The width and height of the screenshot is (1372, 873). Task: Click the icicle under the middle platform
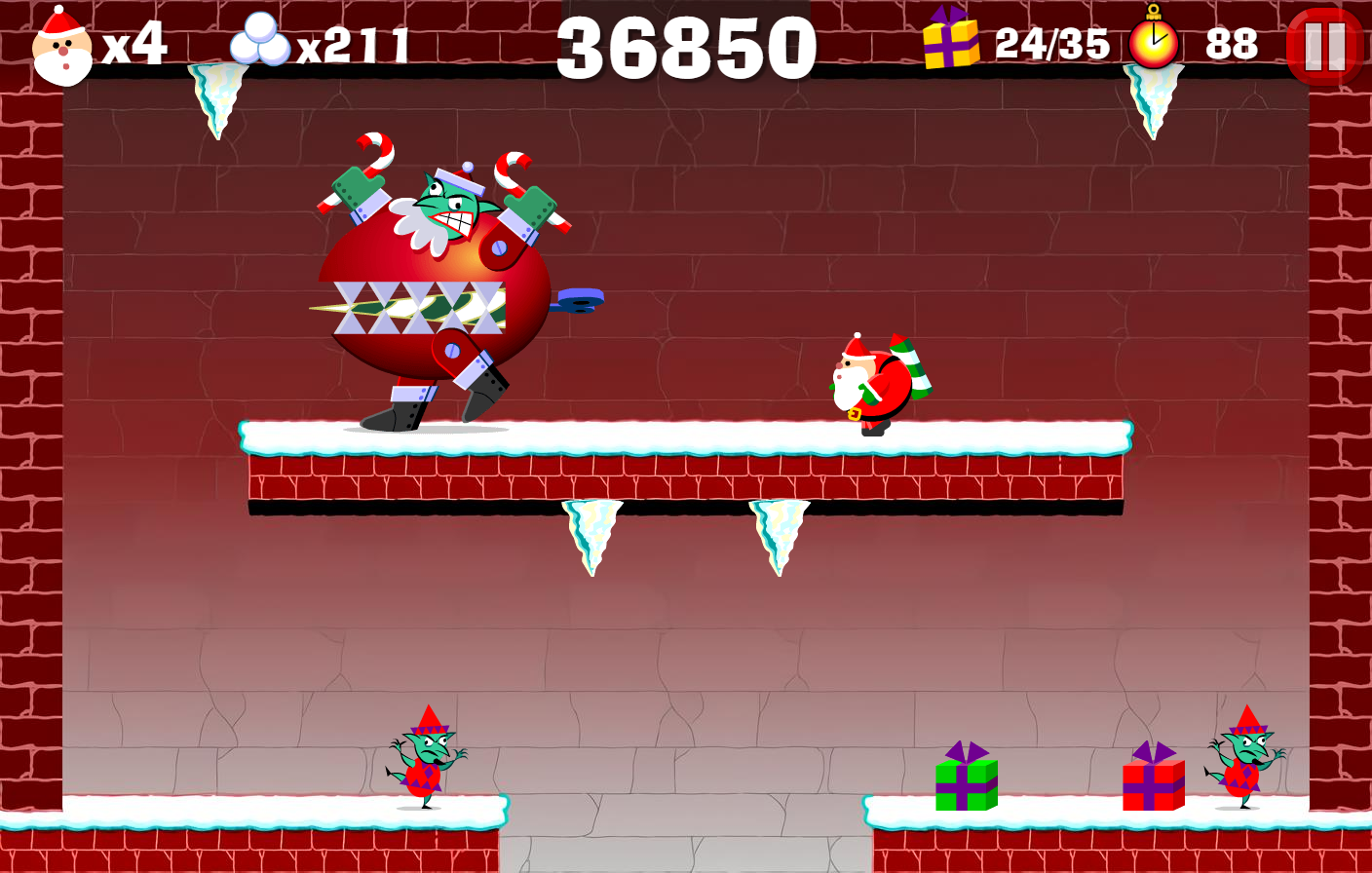coord(591,536)
